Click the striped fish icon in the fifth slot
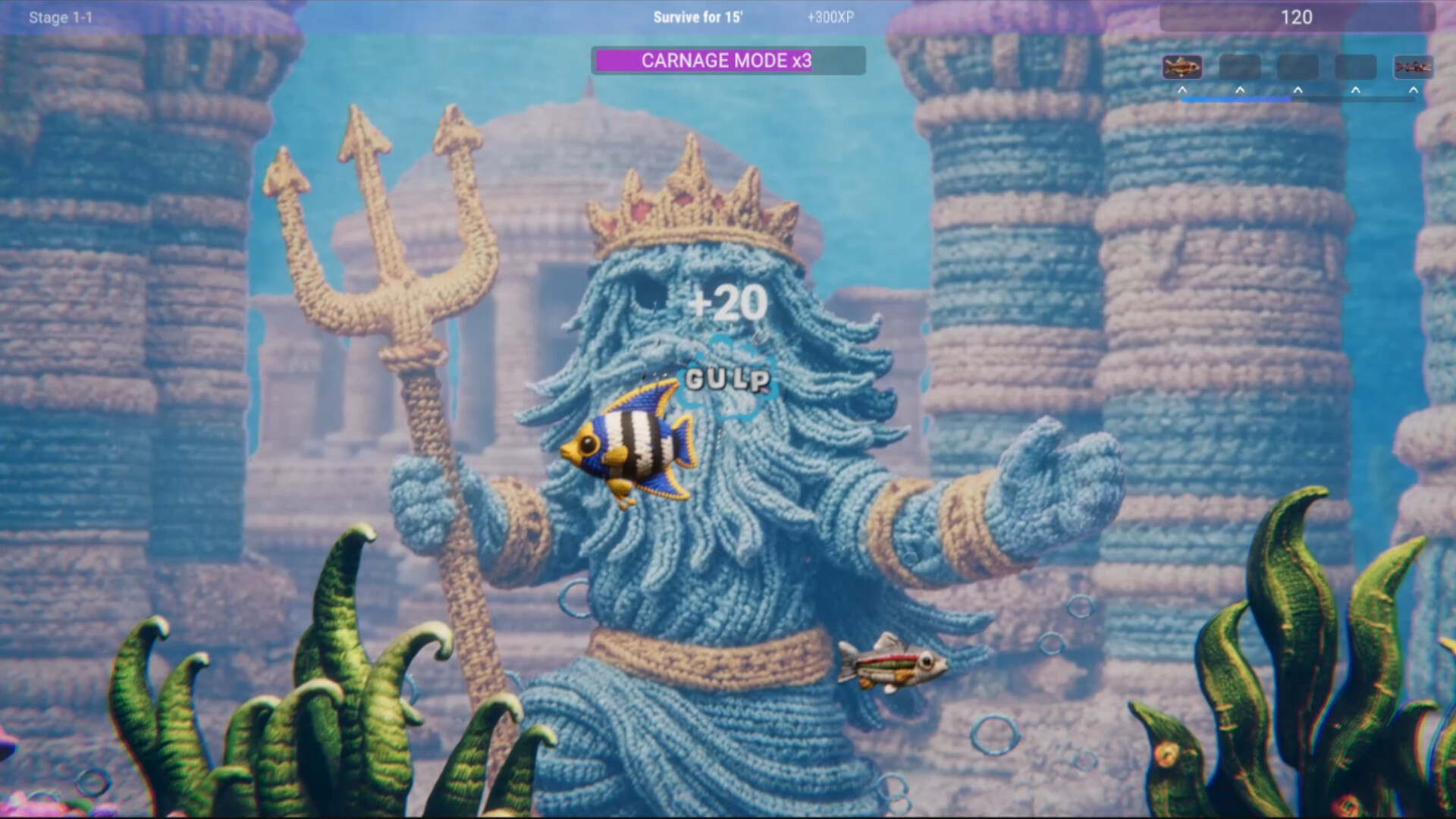 (1412, 67)
